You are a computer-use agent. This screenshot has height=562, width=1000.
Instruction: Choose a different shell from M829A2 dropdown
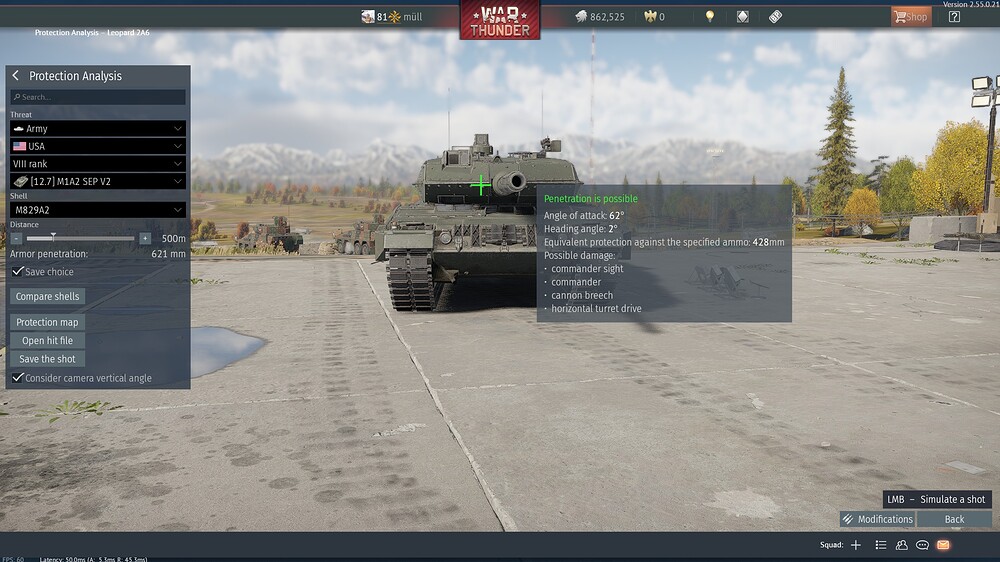coord(98,210)
